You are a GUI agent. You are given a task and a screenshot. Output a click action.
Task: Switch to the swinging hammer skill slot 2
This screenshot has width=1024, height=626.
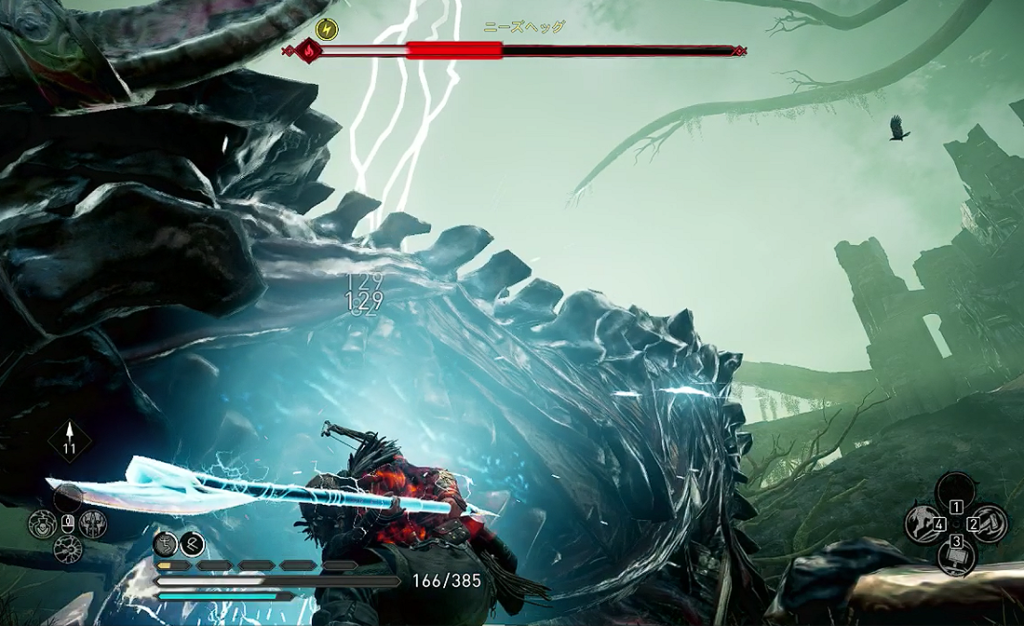click(988, 522)
